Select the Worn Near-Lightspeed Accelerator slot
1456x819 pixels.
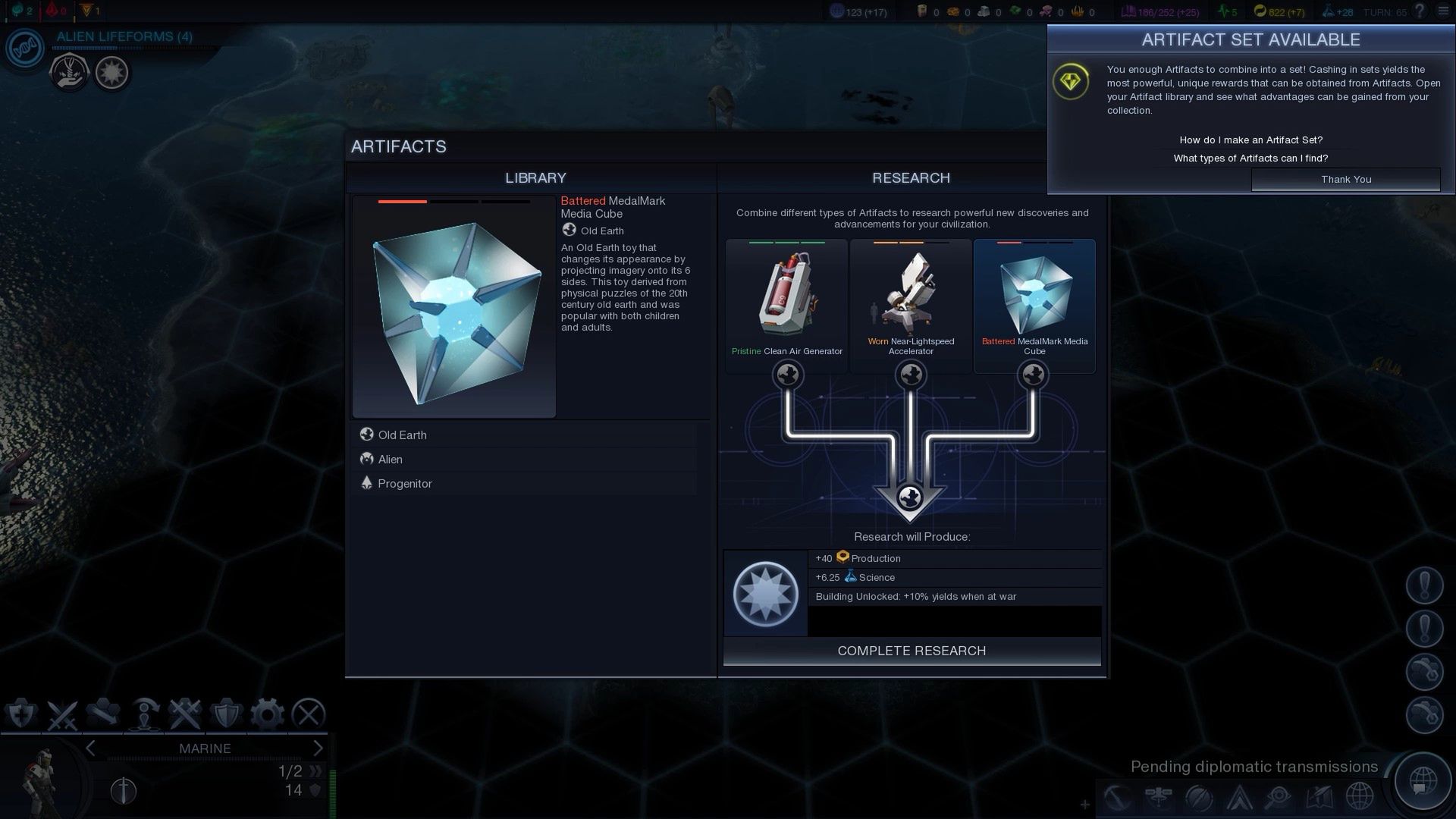tap(911, 303)
